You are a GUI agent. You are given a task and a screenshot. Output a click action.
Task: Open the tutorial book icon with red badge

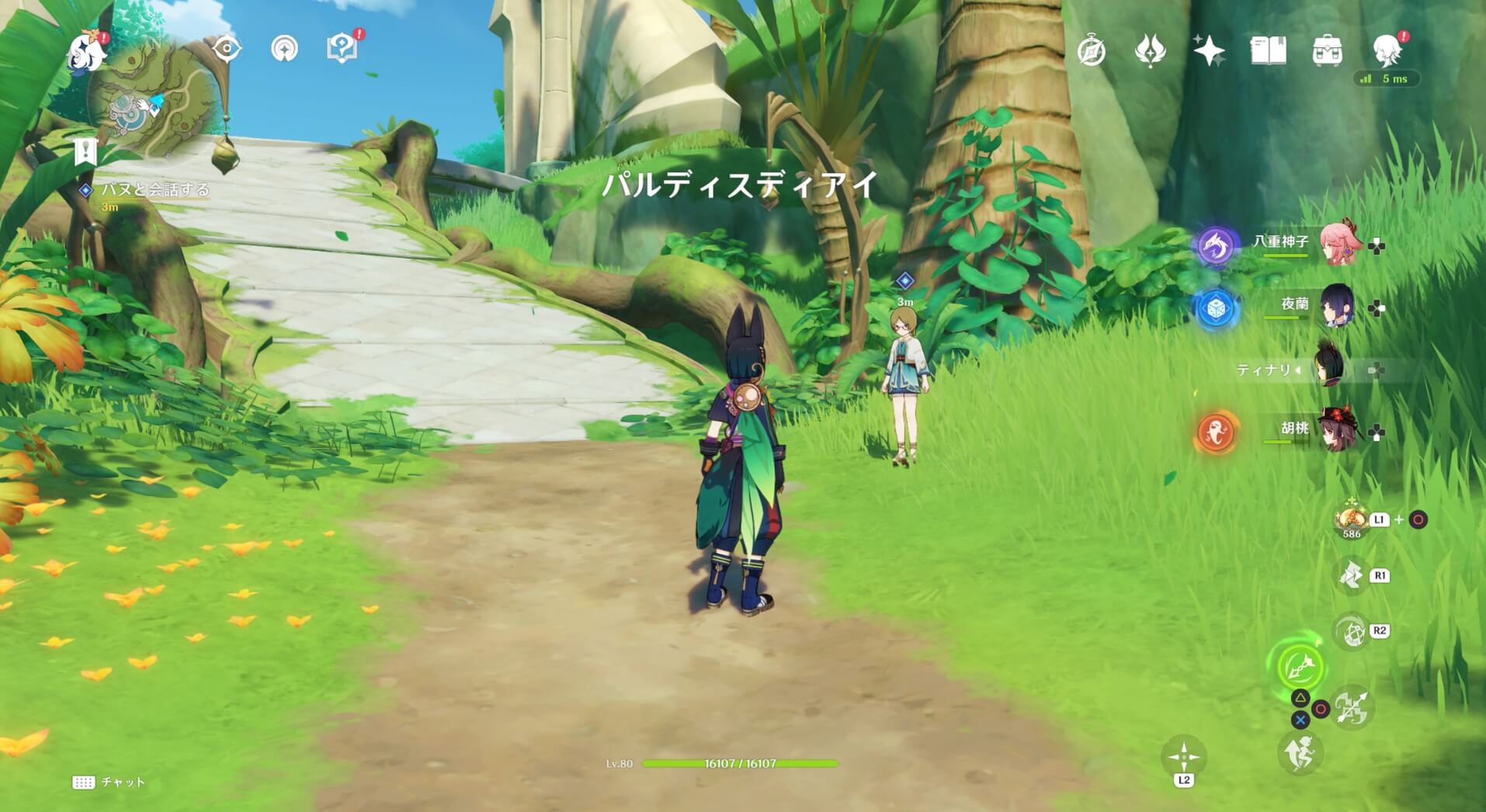click(340, 47)
